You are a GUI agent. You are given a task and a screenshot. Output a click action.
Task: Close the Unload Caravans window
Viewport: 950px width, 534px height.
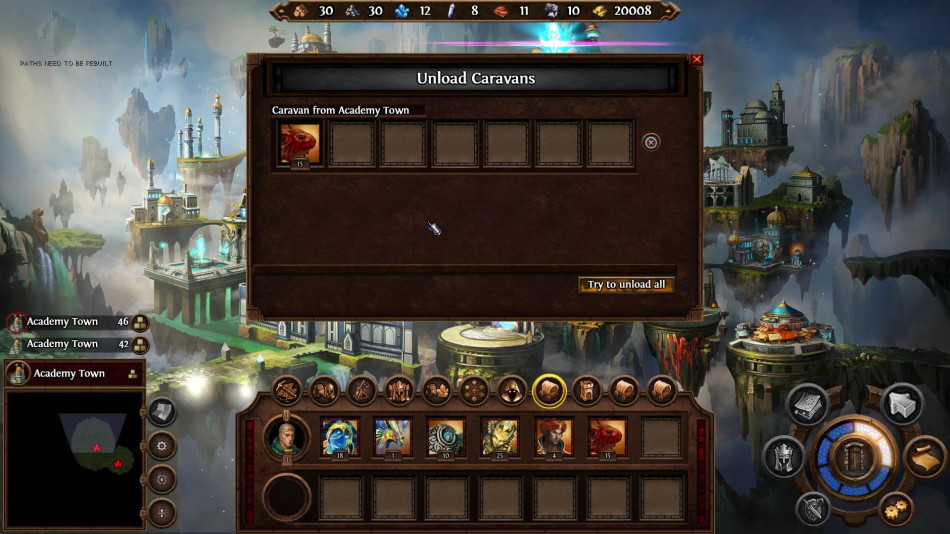tap(697, 60)
